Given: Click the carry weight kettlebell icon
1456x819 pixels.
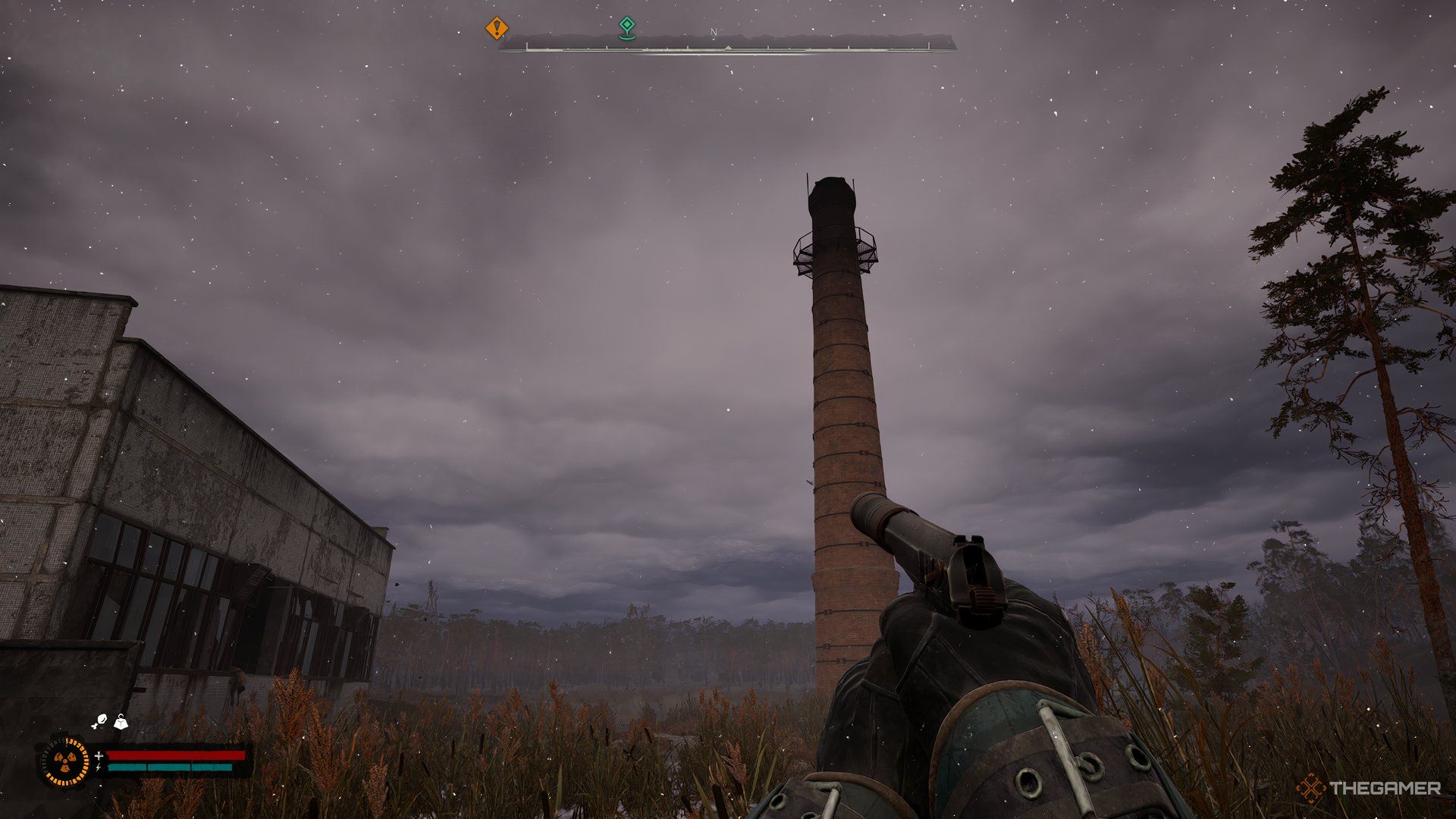Looking at the screenshot, I should [x=120, y=723].
